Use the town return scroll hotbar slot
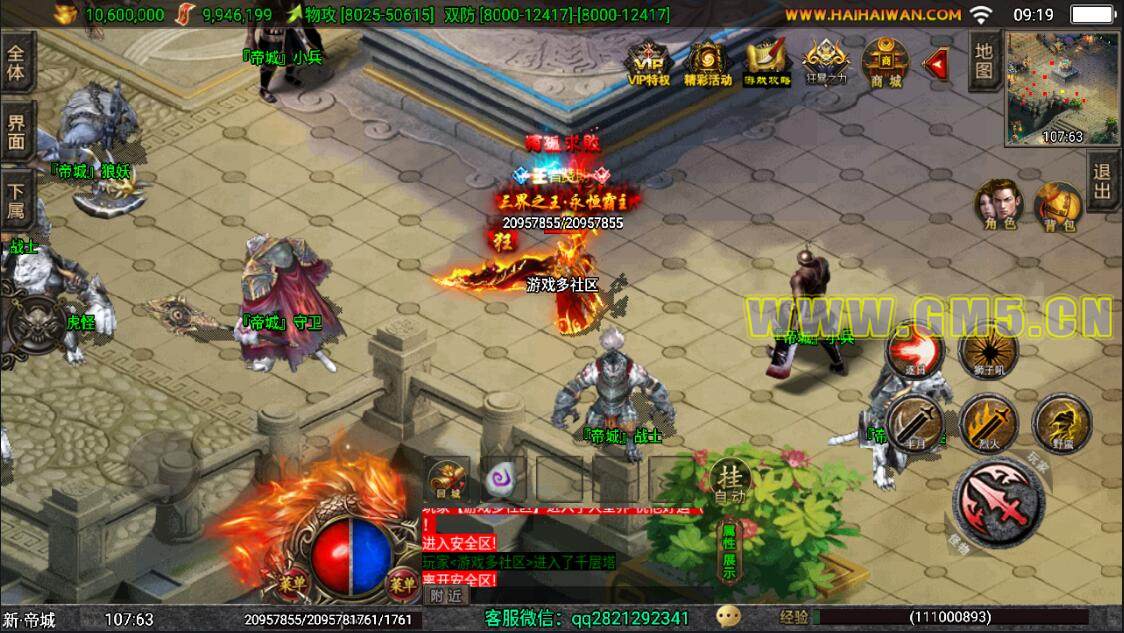 (447, 480)
